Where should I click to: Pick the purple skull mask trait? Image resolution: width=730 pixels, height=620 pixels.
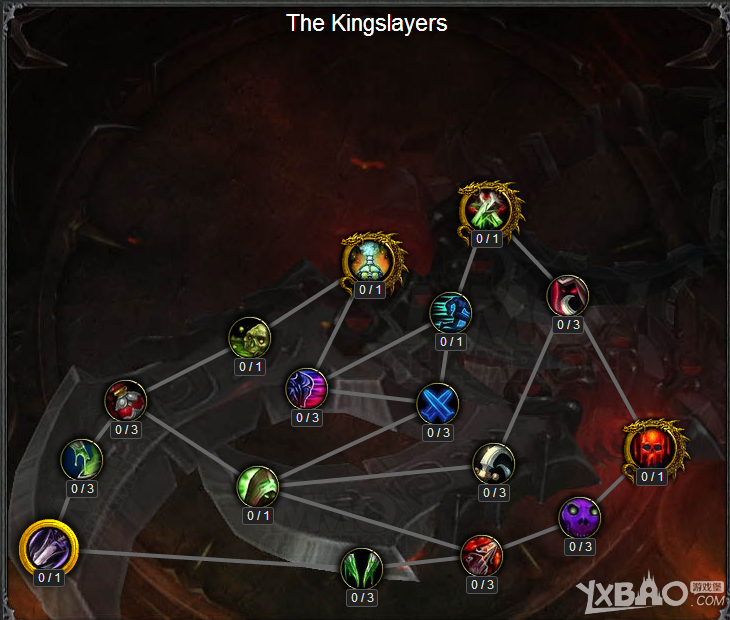coord(580,517)
